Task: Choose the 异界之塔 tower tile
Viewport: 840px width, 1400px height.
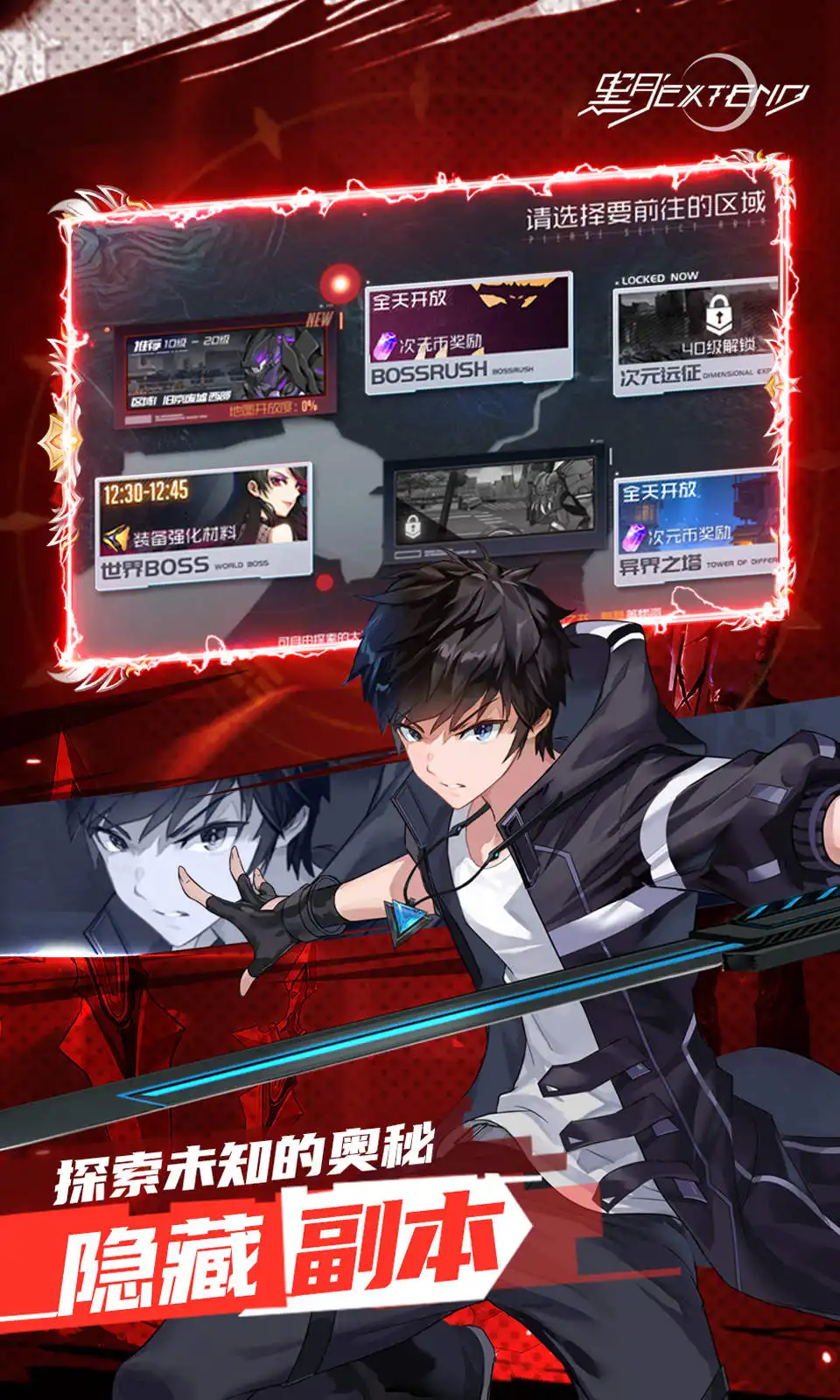Action: click(x=697, y=528)
